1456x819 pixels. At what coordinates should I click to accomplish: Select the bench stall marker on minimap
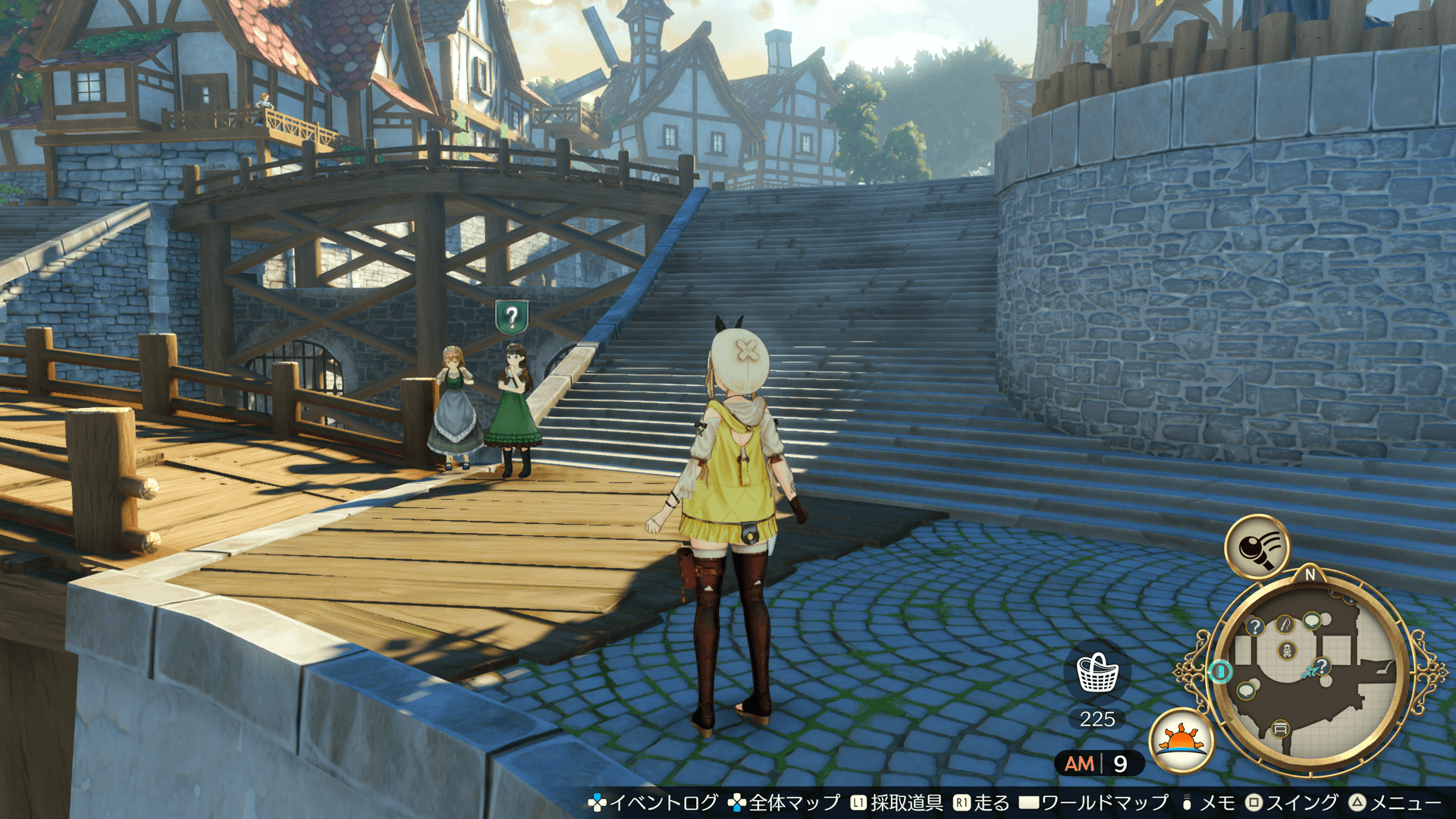coord(1280,729)
